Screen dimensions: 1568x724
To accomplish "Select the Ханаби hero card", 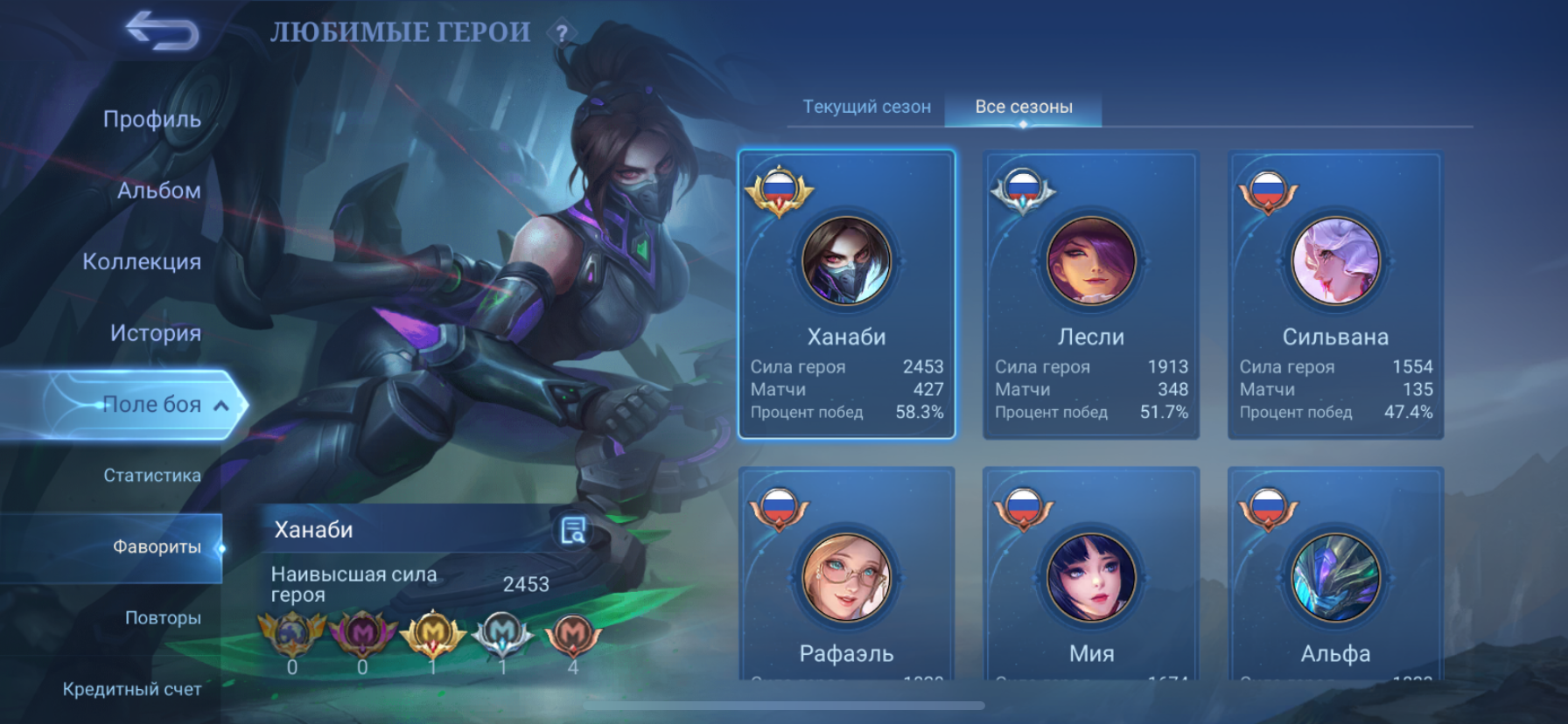I will 846,295.
